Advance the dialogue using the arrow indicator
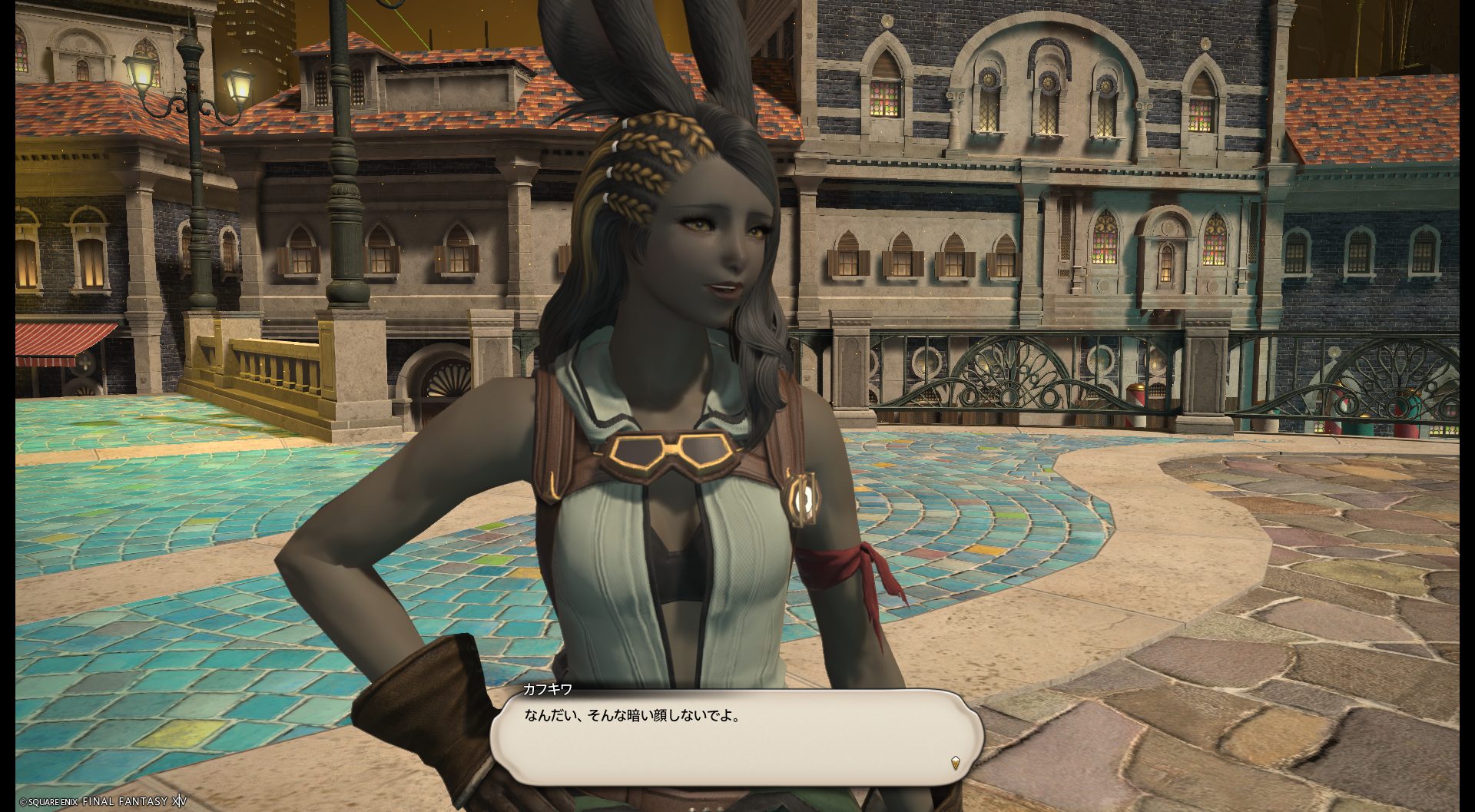 click(955, 763)
